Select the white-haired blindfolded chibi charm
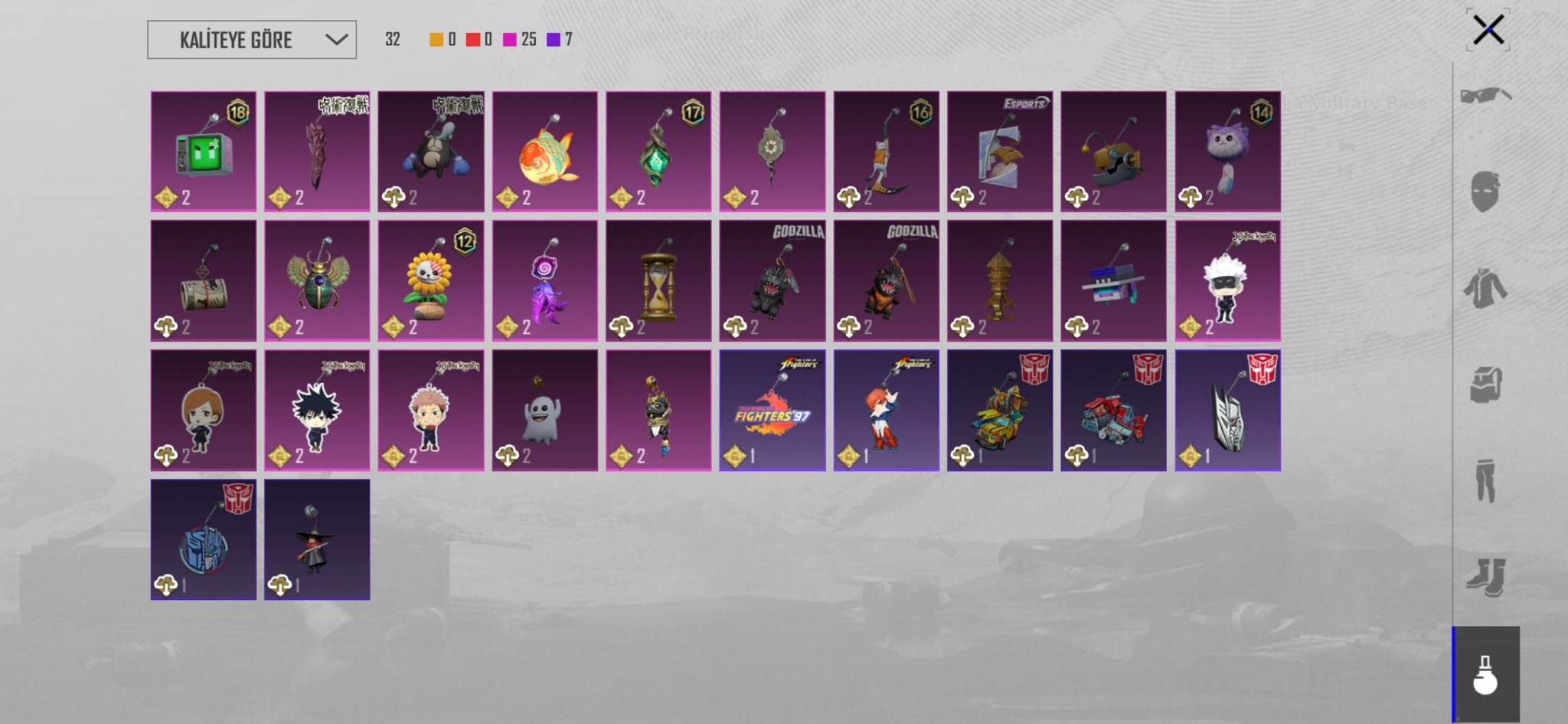1568x724 pixels. coord(1227,280)
